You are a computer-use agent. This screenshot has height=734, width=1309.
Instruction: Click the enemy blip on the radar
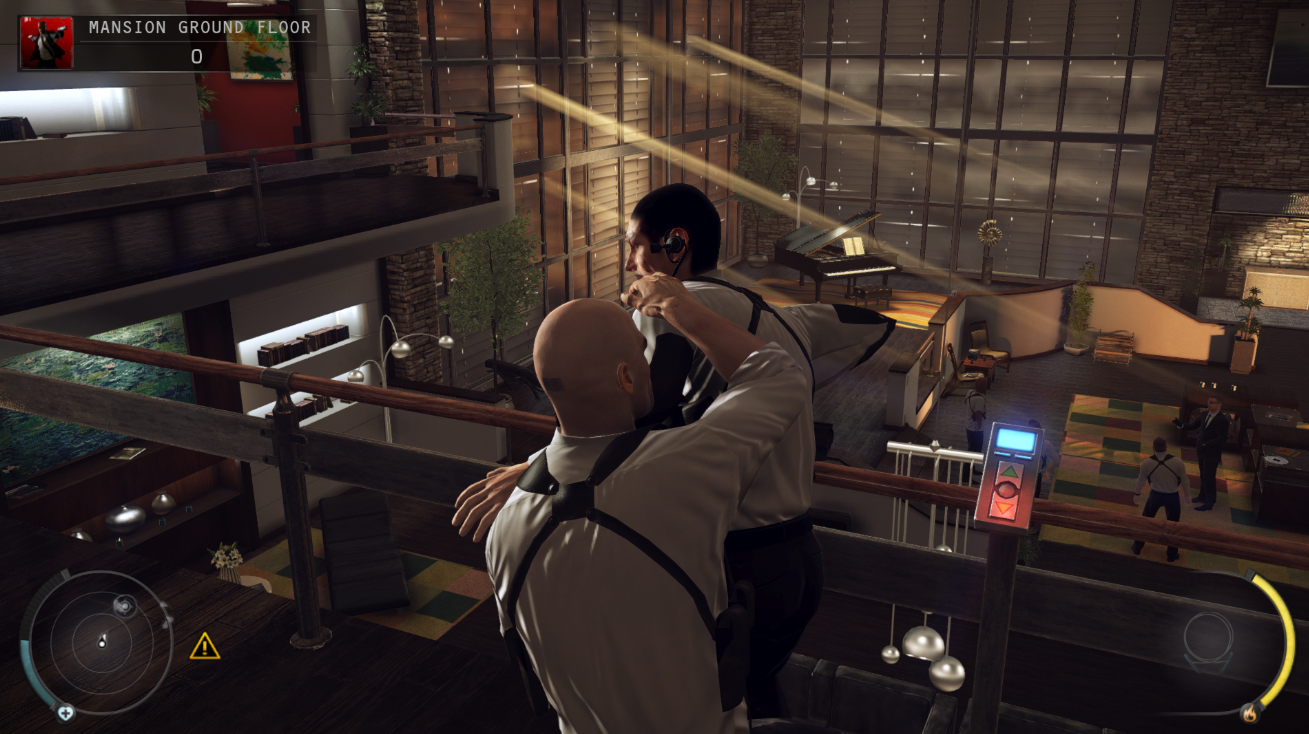(124, 605)
